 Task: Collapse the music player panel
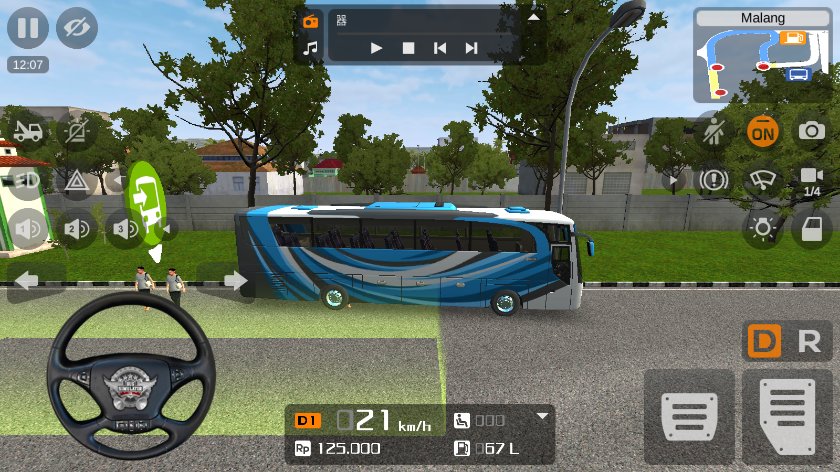(533, 17)
